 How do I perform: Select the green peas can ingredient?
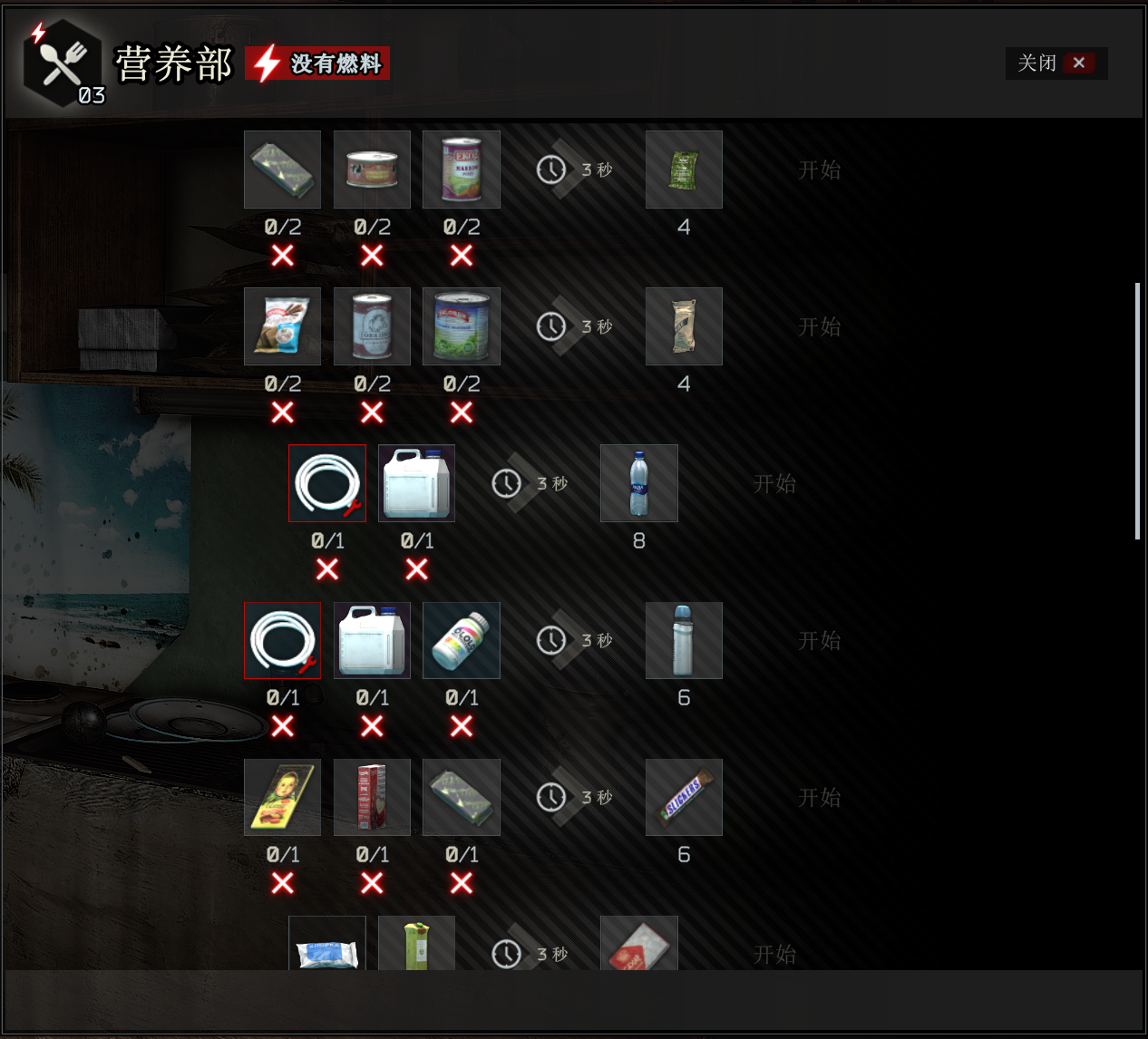(461, 326)
